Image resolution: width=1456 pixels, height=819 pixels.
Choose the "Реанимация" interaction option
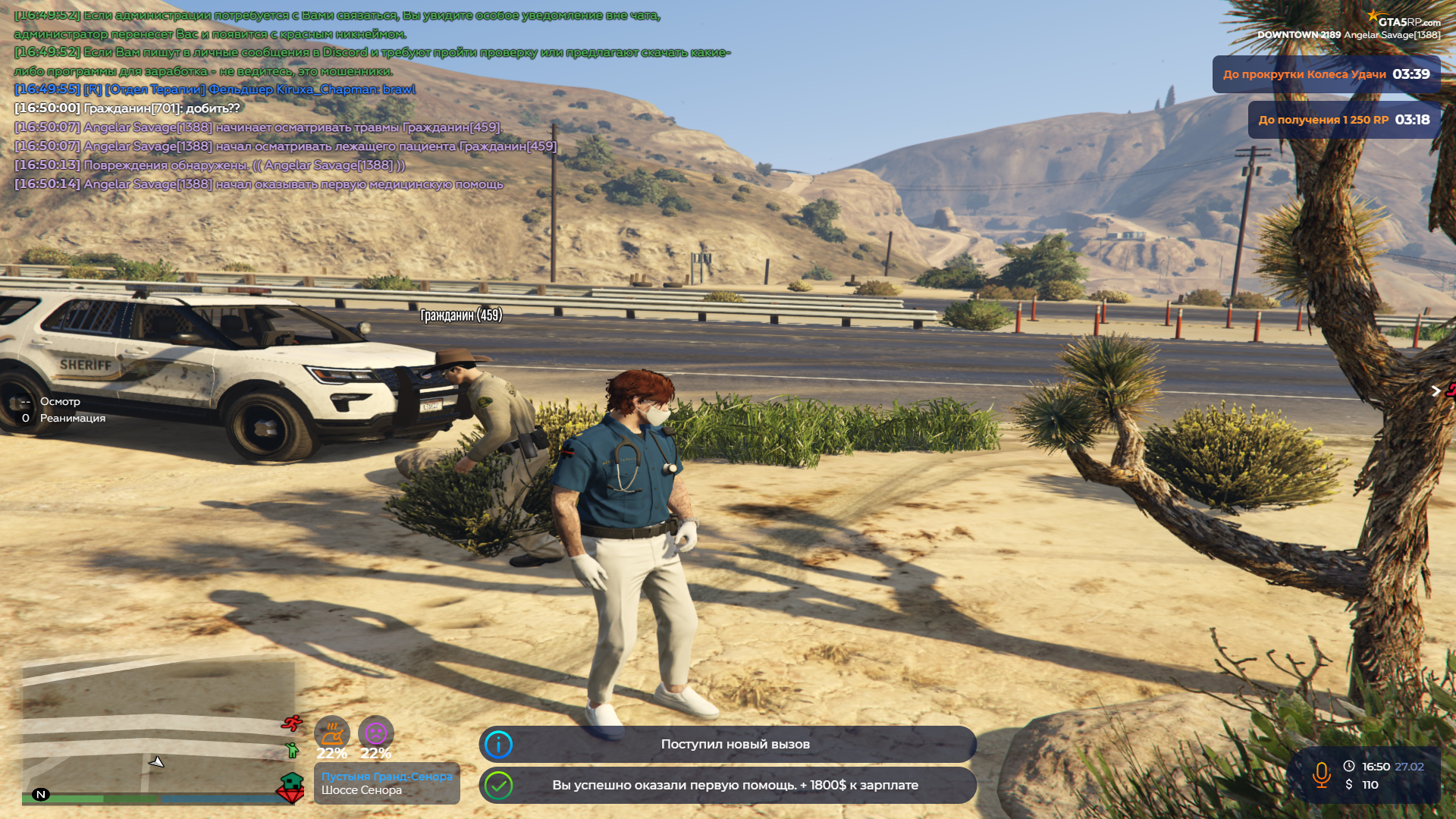72,419
